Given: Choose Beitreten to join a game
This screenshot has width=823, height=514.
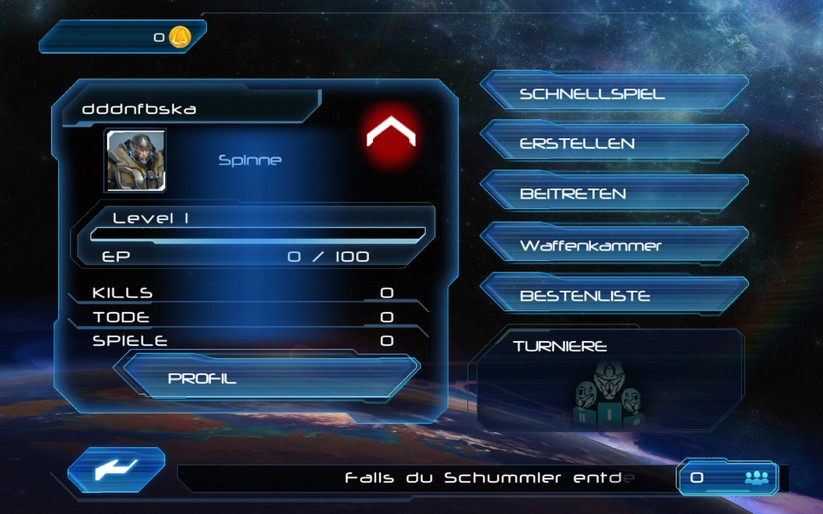Looking at the screenshot, I should pyautogui.click(x=613, y=193).
